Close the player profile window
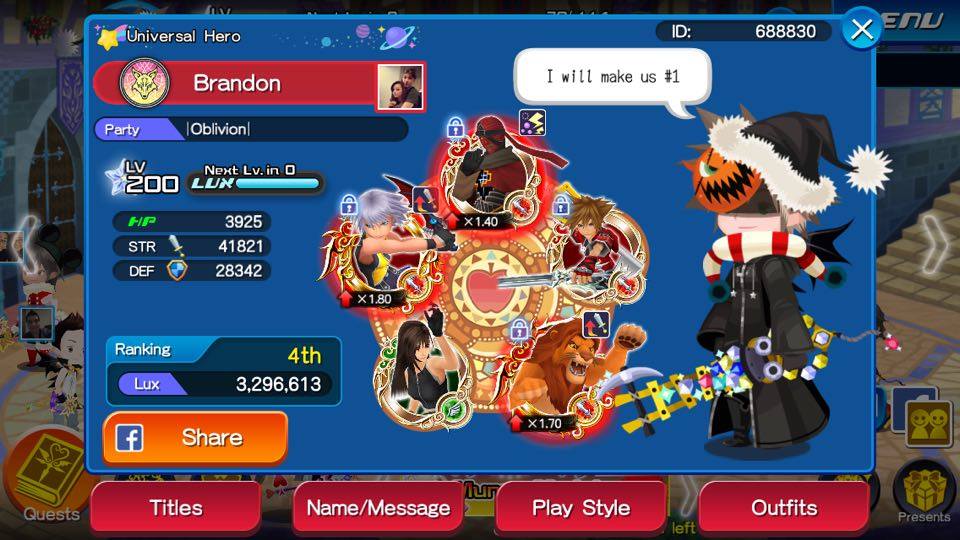960x540 pixels. [x=861, y=29]
